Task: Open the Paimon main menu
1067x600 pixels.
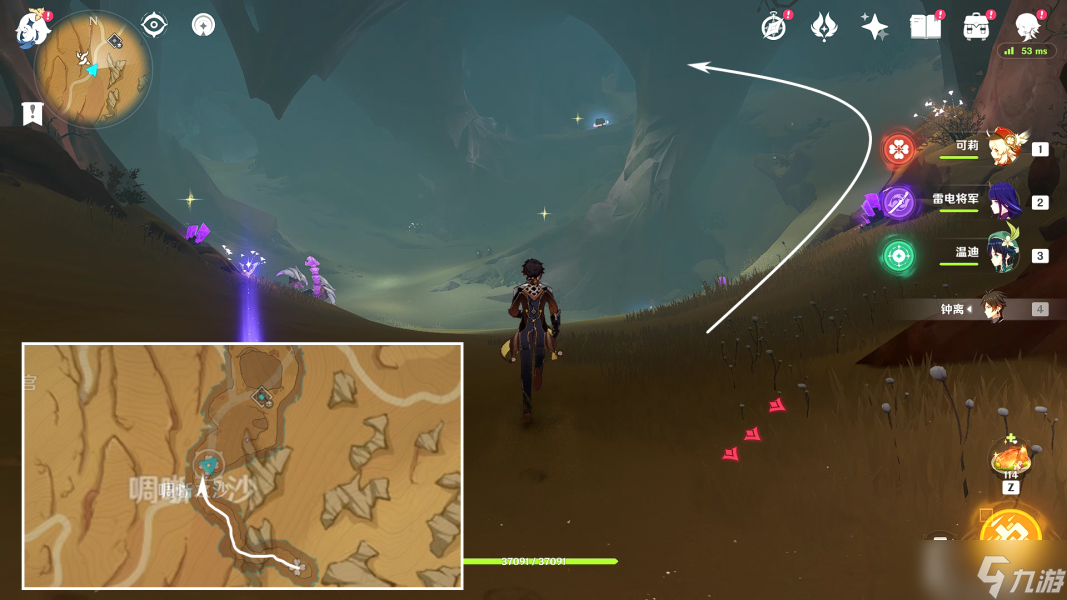Action: [x=31, y=28]
